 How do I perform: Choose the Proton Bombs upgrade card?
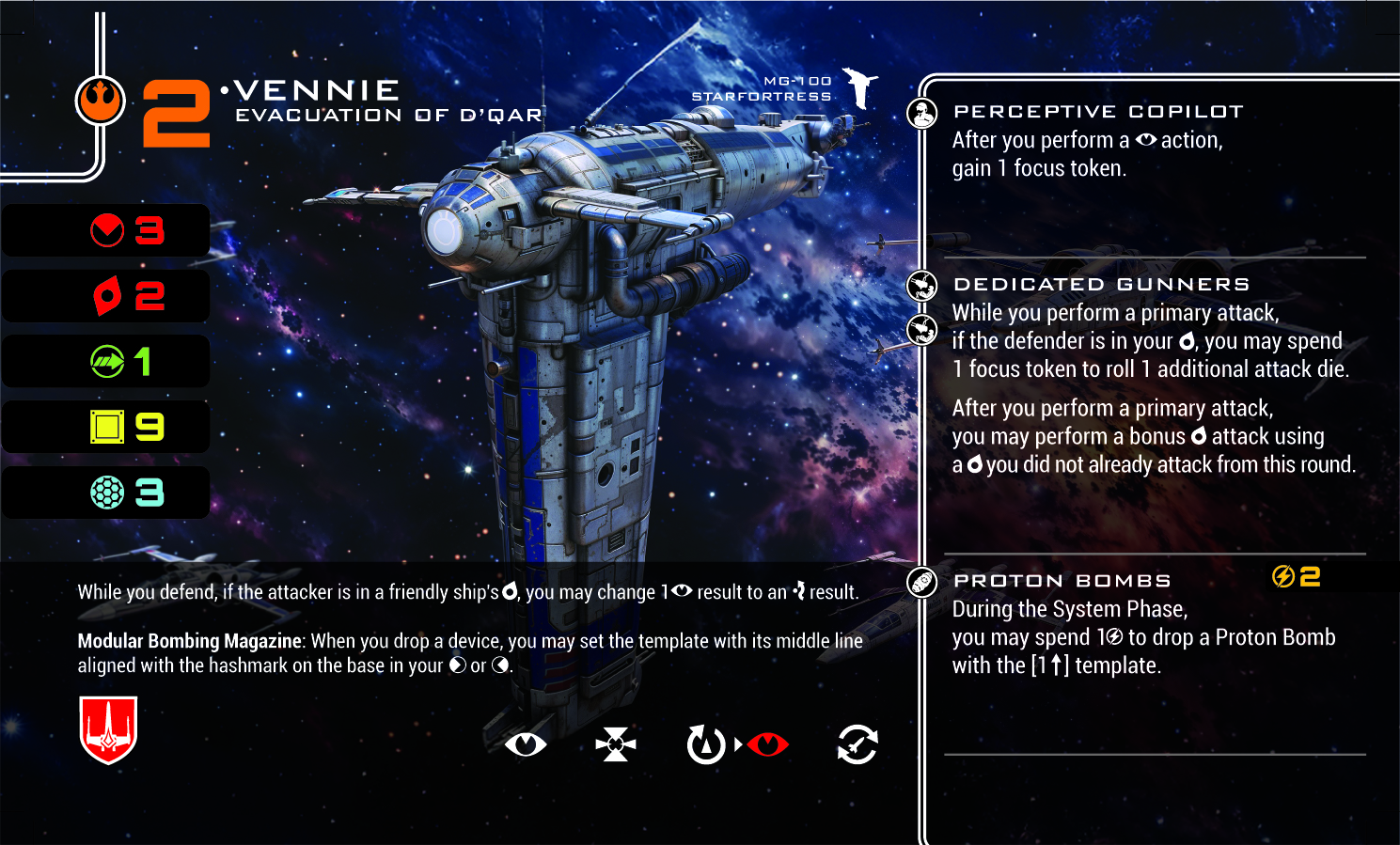click(1062, 581)
